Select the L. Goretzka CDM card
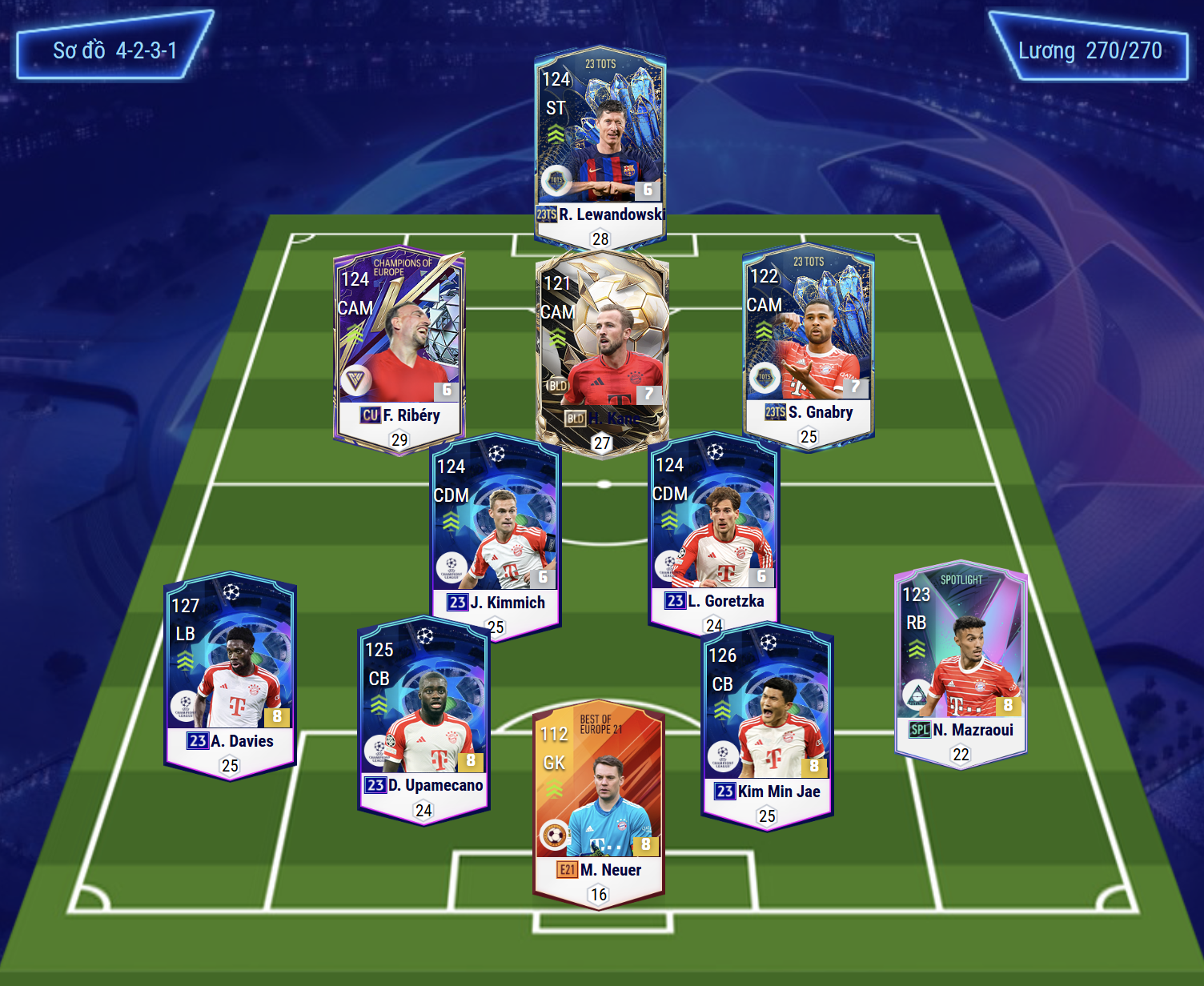1204x986 pixels. coord(713,528)
